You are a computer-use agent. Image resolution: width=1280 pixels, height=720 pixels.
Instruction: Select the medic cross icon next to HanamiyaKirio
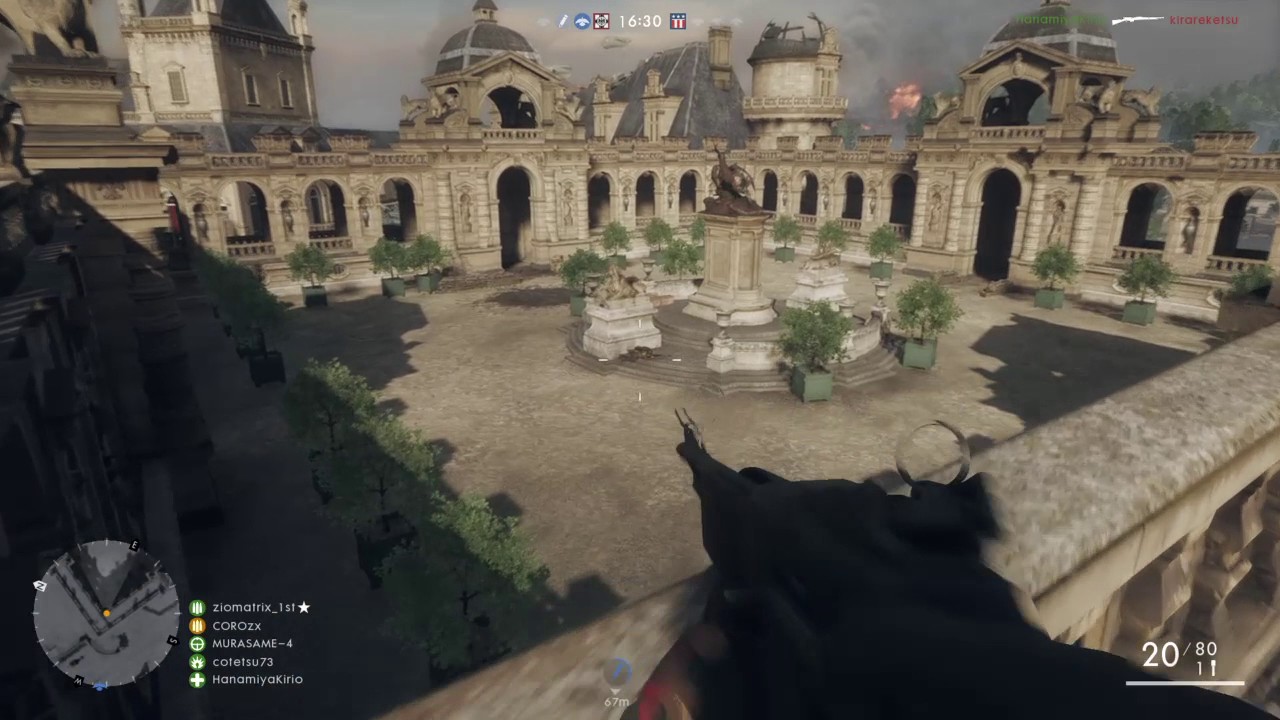coord(197,679)
